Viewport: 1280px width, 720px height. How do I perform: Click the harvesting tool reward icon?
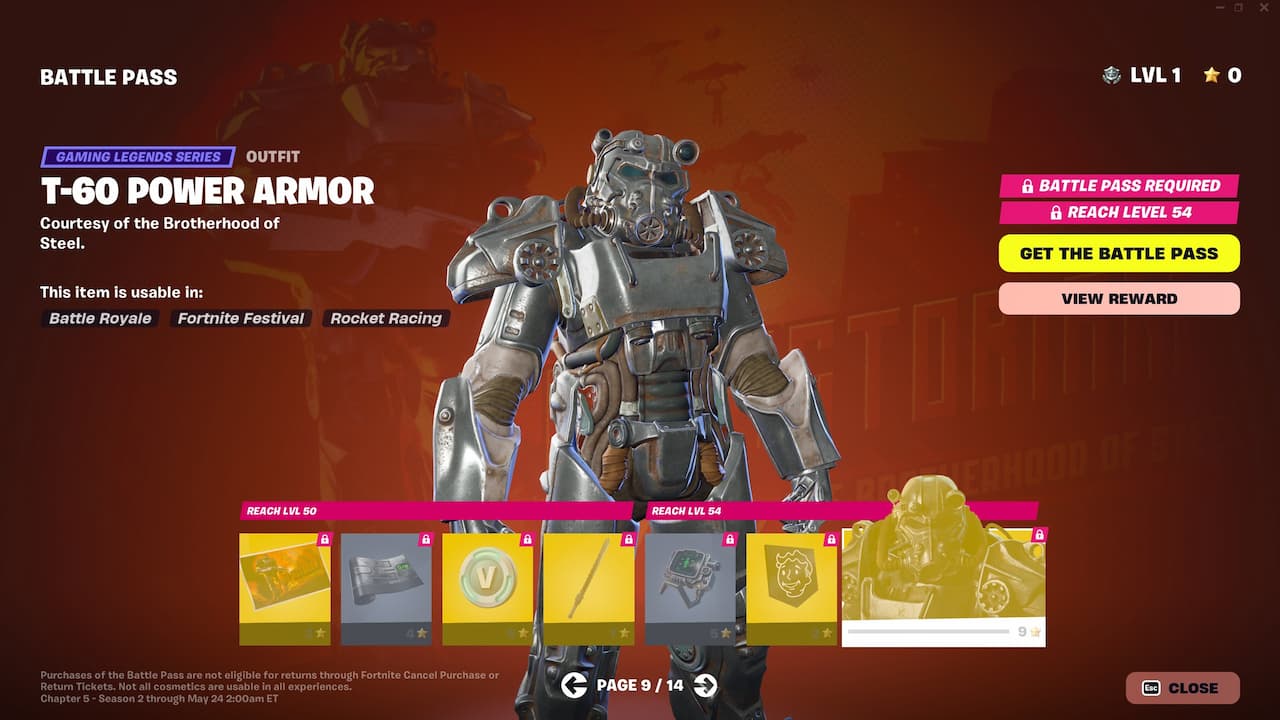[588, 580]
